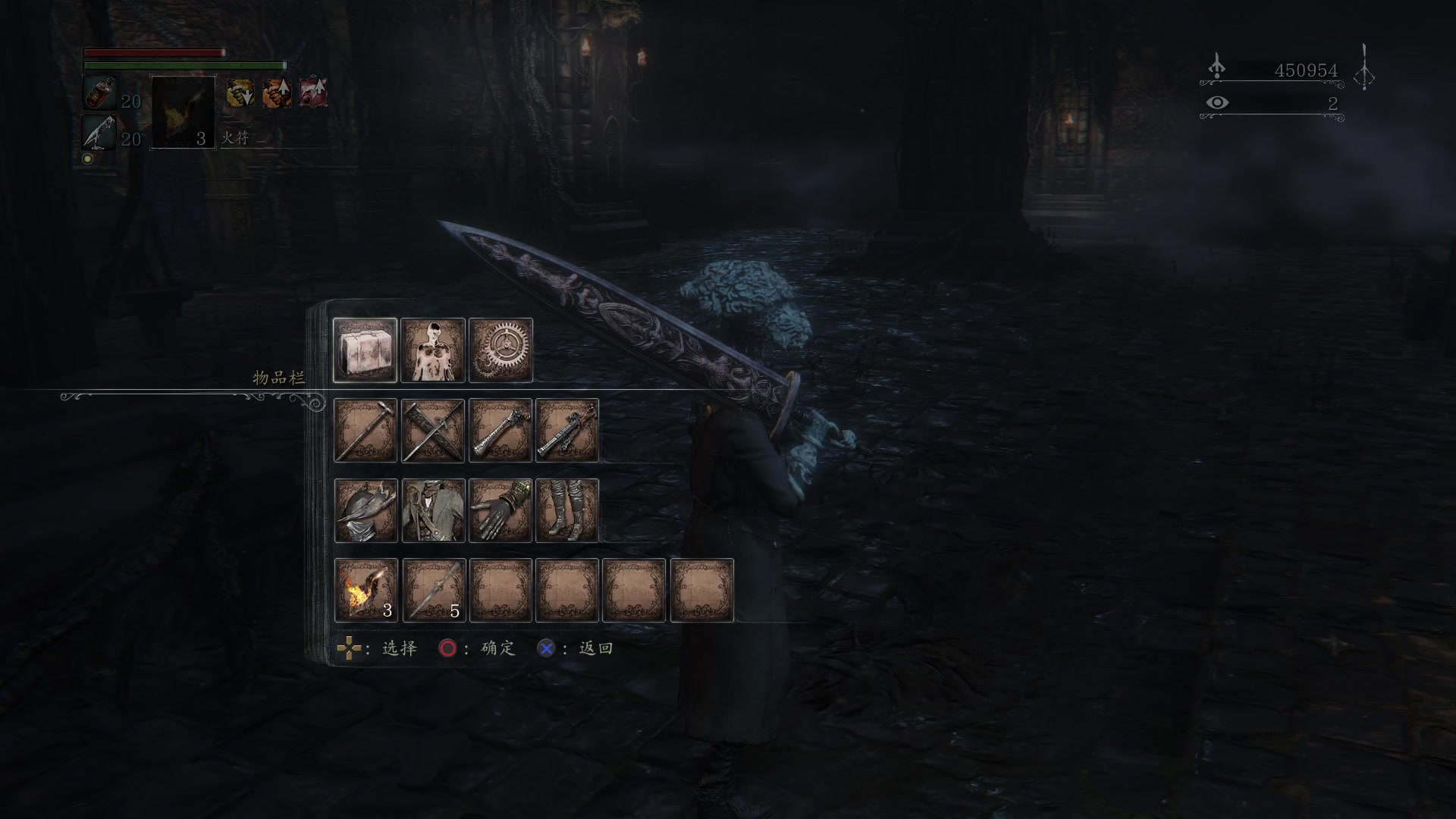Open the character status body icon
1456x819 pixels.
point(432,350)
